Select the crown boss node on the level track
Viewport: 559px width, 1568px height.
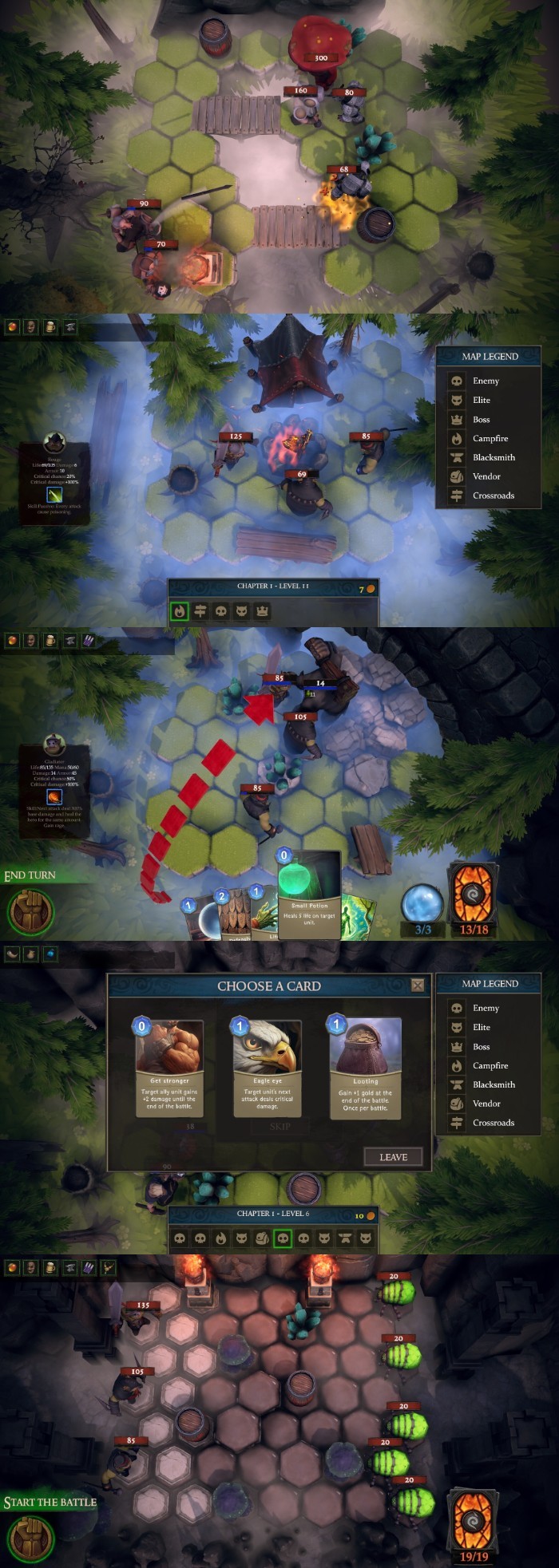262,611
